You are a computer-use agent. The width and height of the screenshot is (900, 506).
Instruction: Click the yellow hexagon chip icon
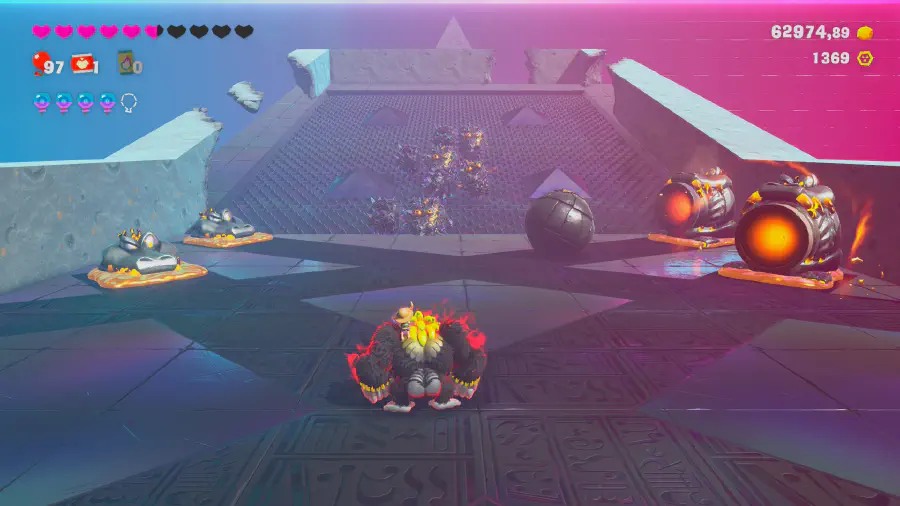(x=866, y=58)
